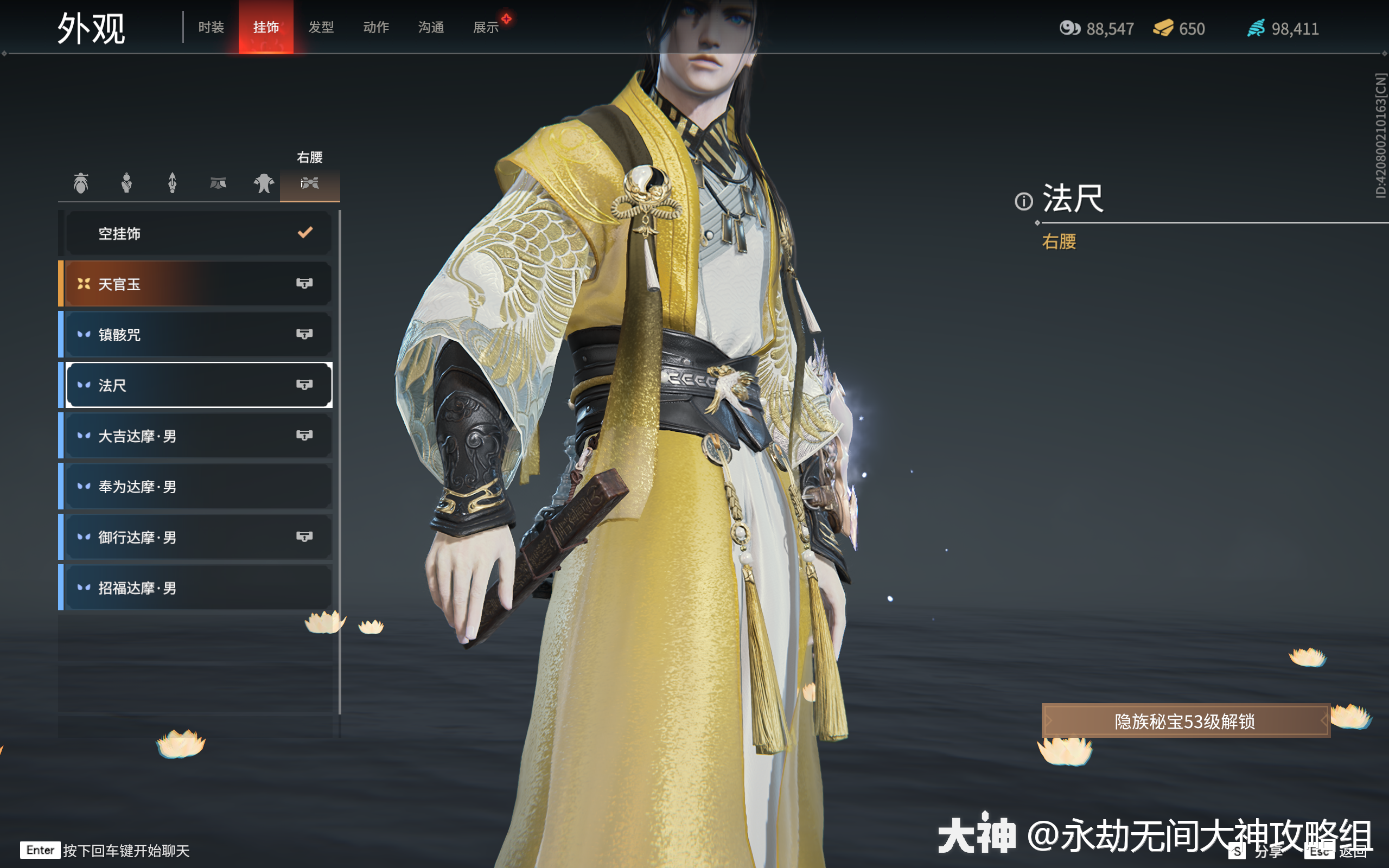Select the head accessory slot icon
The image size is (1389, 868).
(x=81, y=183)
